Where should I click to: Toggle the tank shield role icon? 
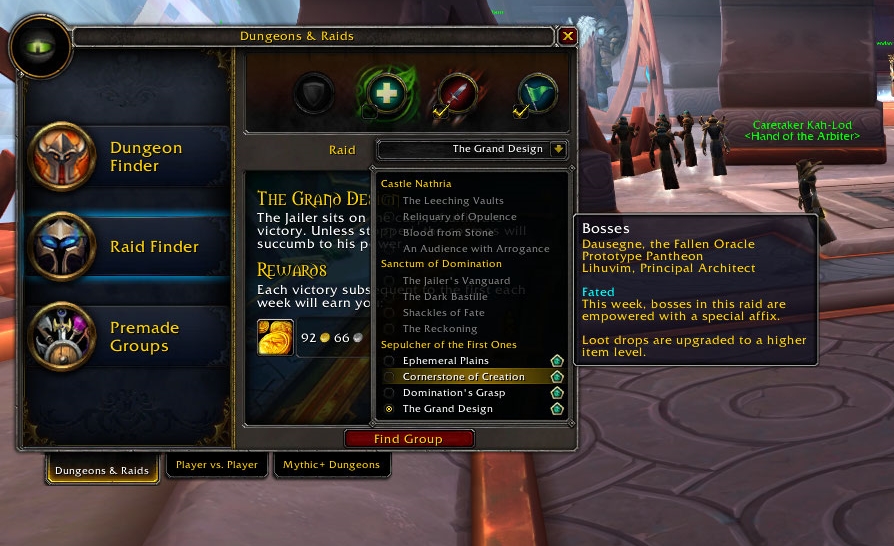click(314, 95)
